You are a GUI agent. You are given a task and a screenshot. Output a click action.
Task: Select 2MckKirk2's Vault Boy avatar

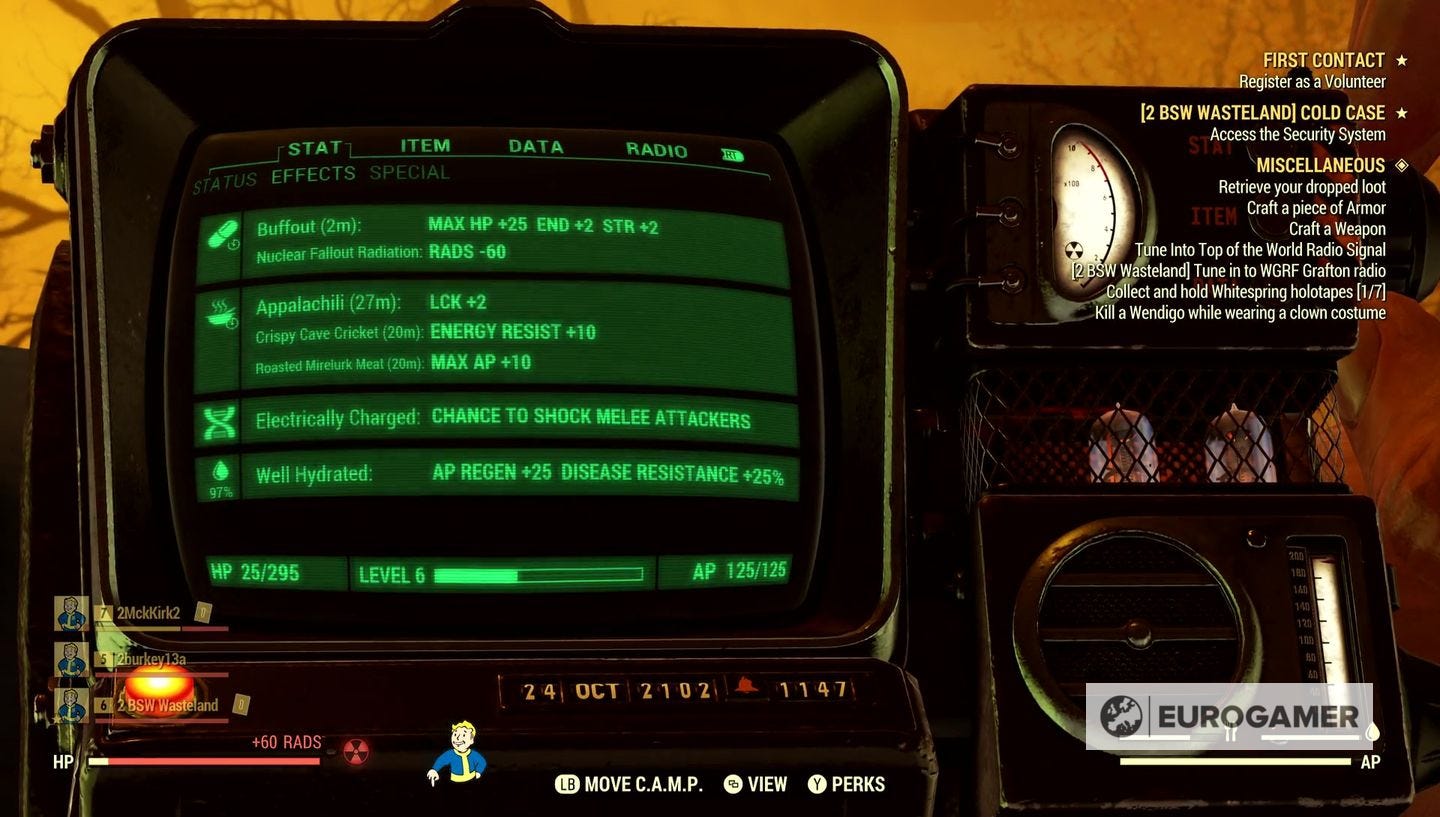click(x=70, y=614)
